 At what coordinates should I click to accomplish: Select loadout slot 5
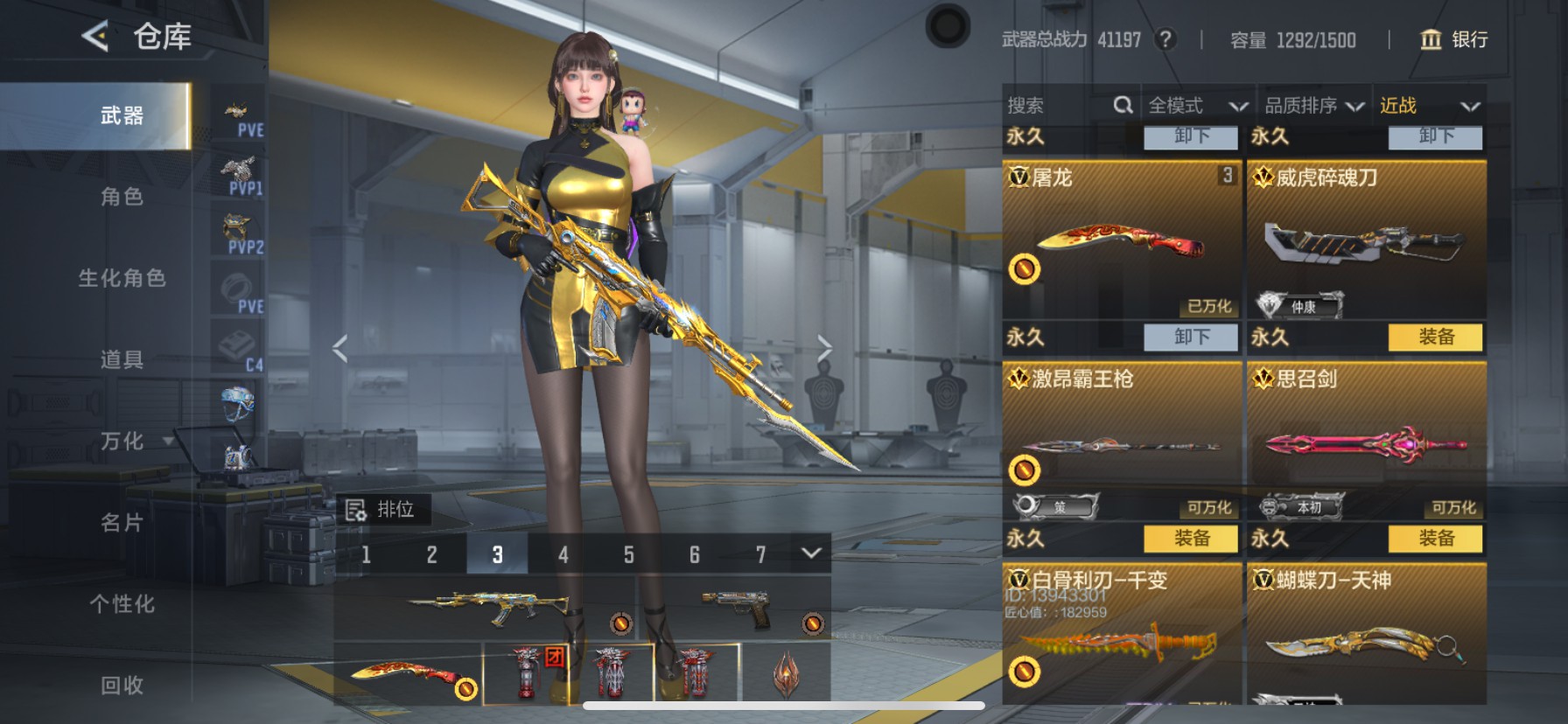tap(628, 554)
